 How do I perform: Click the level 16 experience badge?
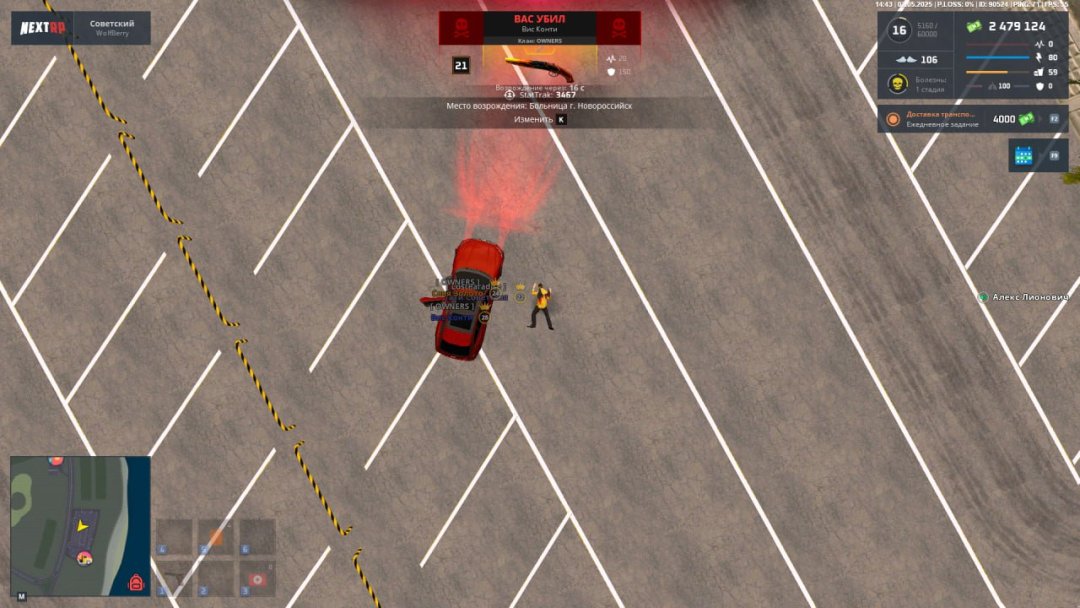pyautogui.click(x=898, y=31)
